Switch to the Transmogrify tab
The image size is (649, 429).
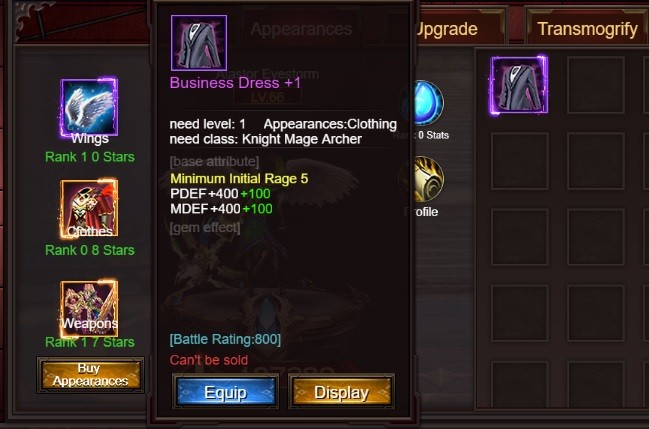587,29
